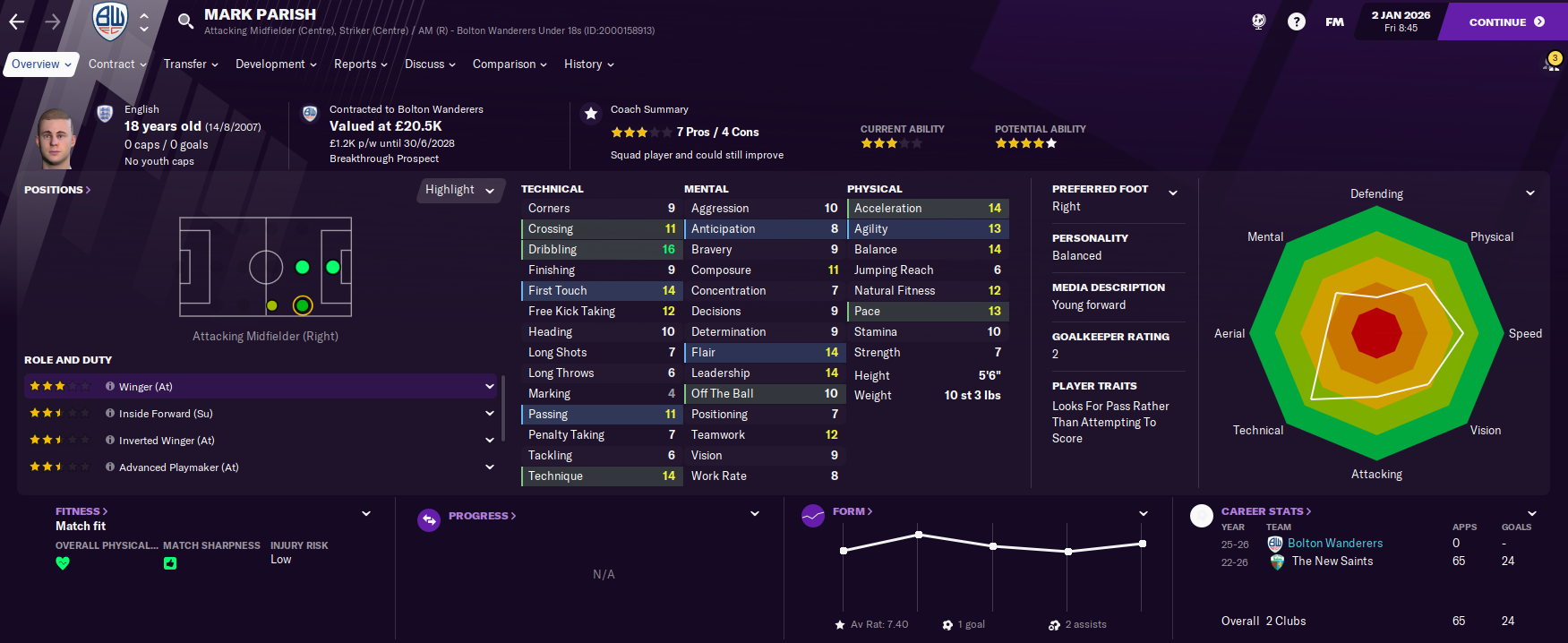The image size is (1568, 643).
Task: Open the Positions section link
Action: (x=56, y=190)
